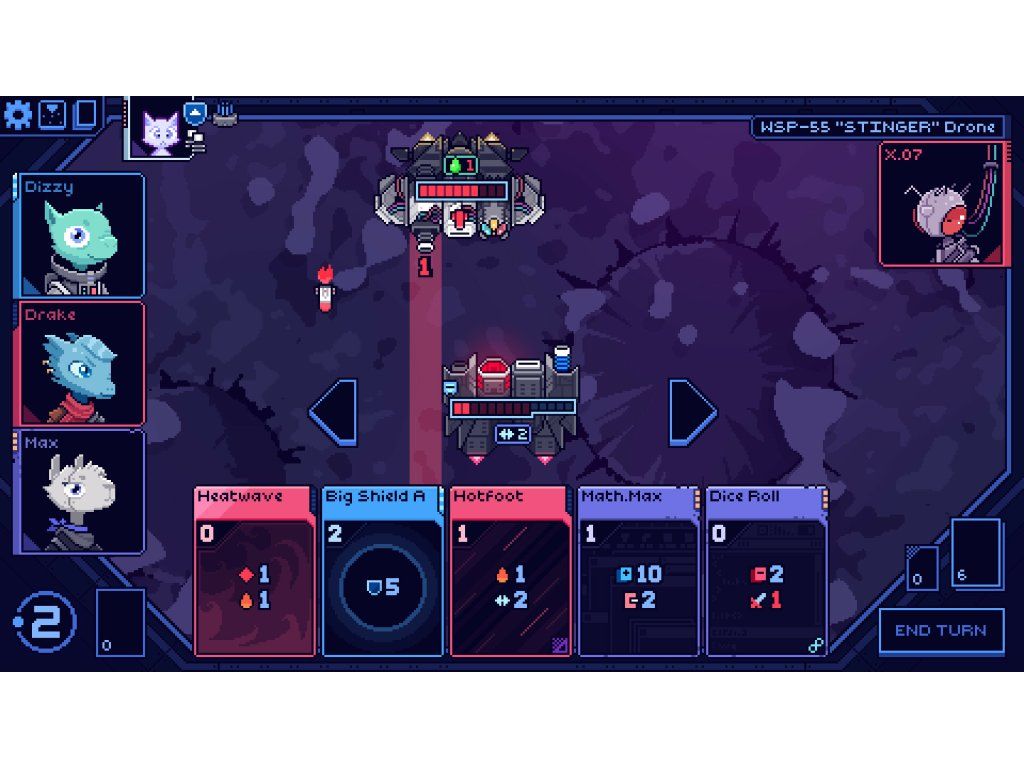Click the End Turn button
Viewport: 1024px width, 768px height.
pyautogui.click(x=941, y=631)
